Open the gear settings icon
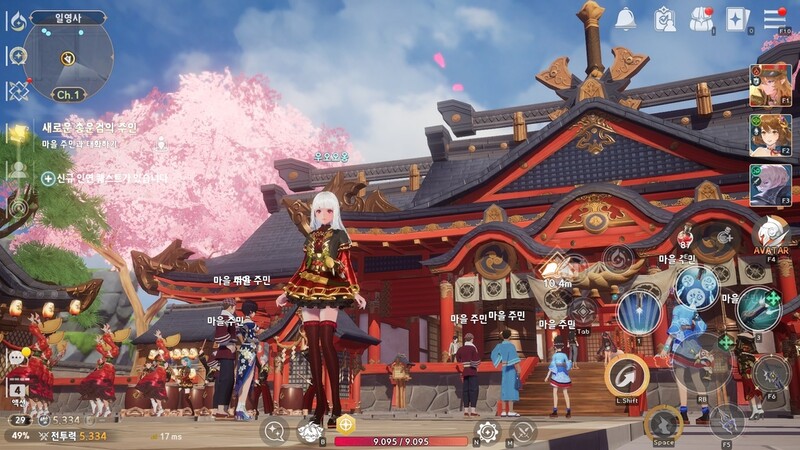 click(487, 432)
